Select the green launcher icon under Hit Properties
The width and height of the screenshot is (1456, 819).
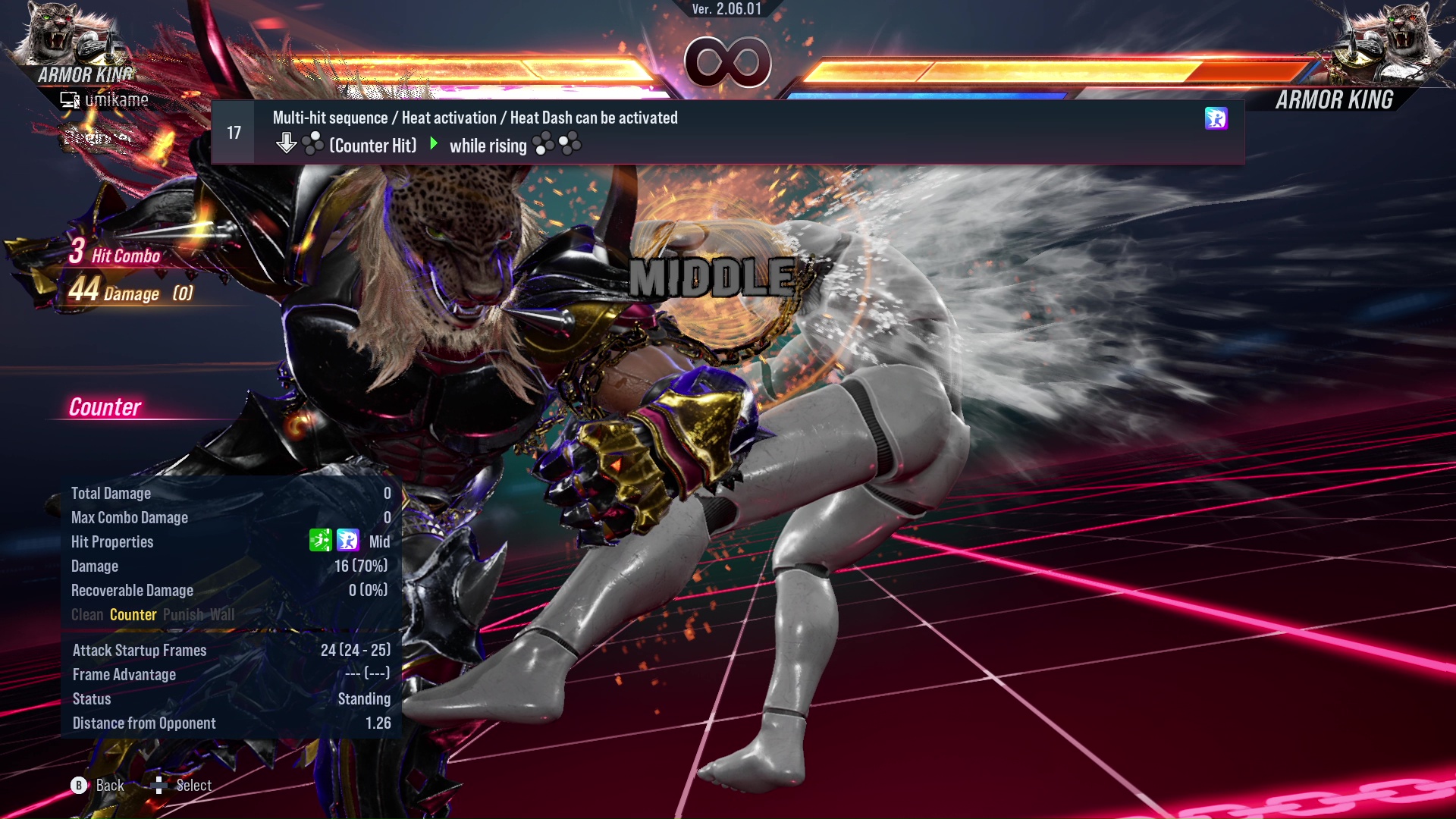coord(322,541)
